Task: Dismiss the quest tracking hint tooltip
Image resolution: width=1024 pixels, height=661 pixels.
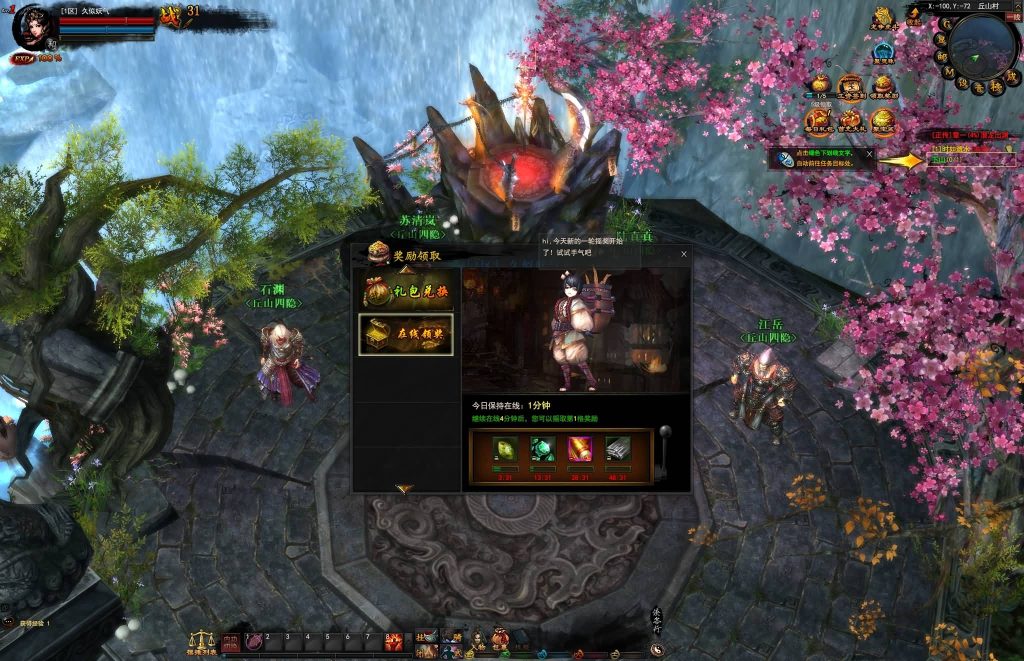Action: pos(869,153)
